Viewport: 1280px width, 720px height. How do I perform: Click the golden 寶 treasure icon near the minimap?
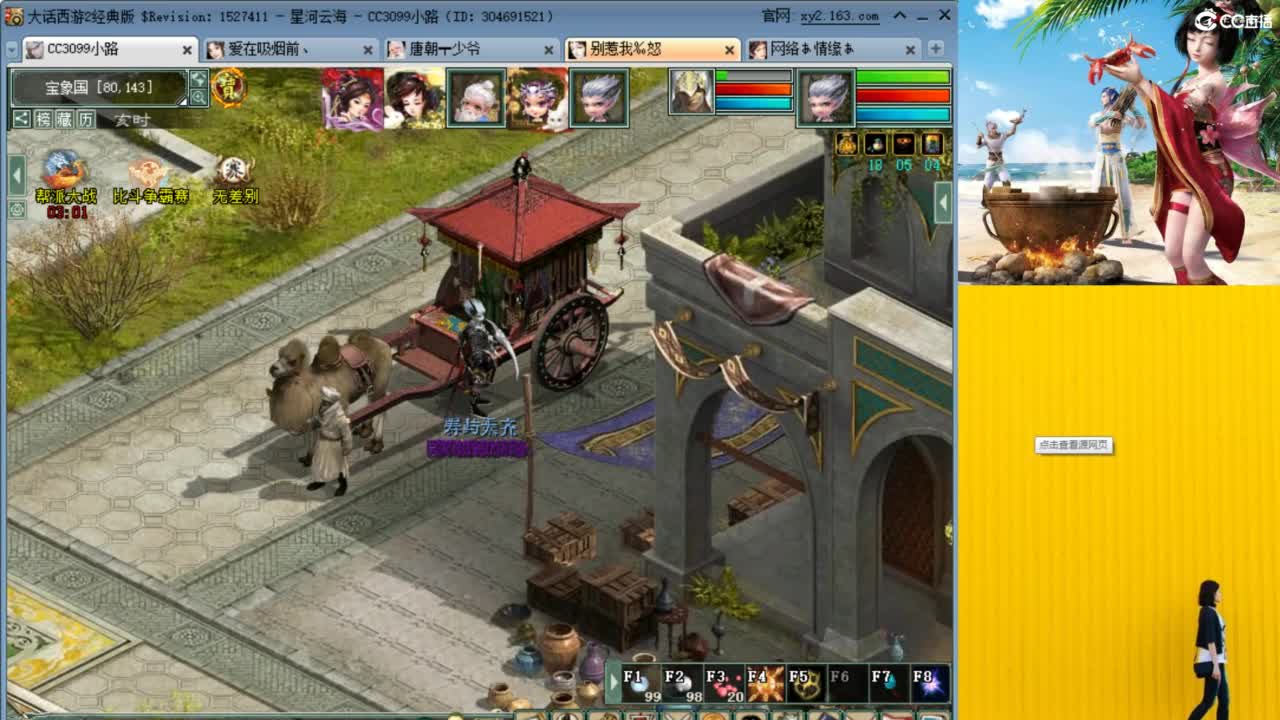[x=227, y=87]
